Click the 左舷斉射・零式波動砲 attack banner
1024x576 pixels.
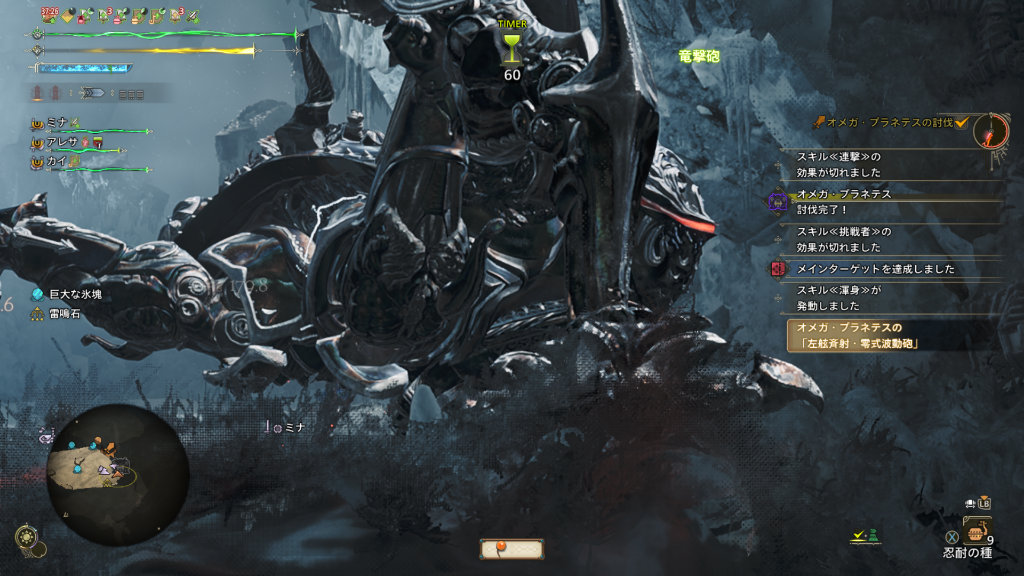(858, 335)
